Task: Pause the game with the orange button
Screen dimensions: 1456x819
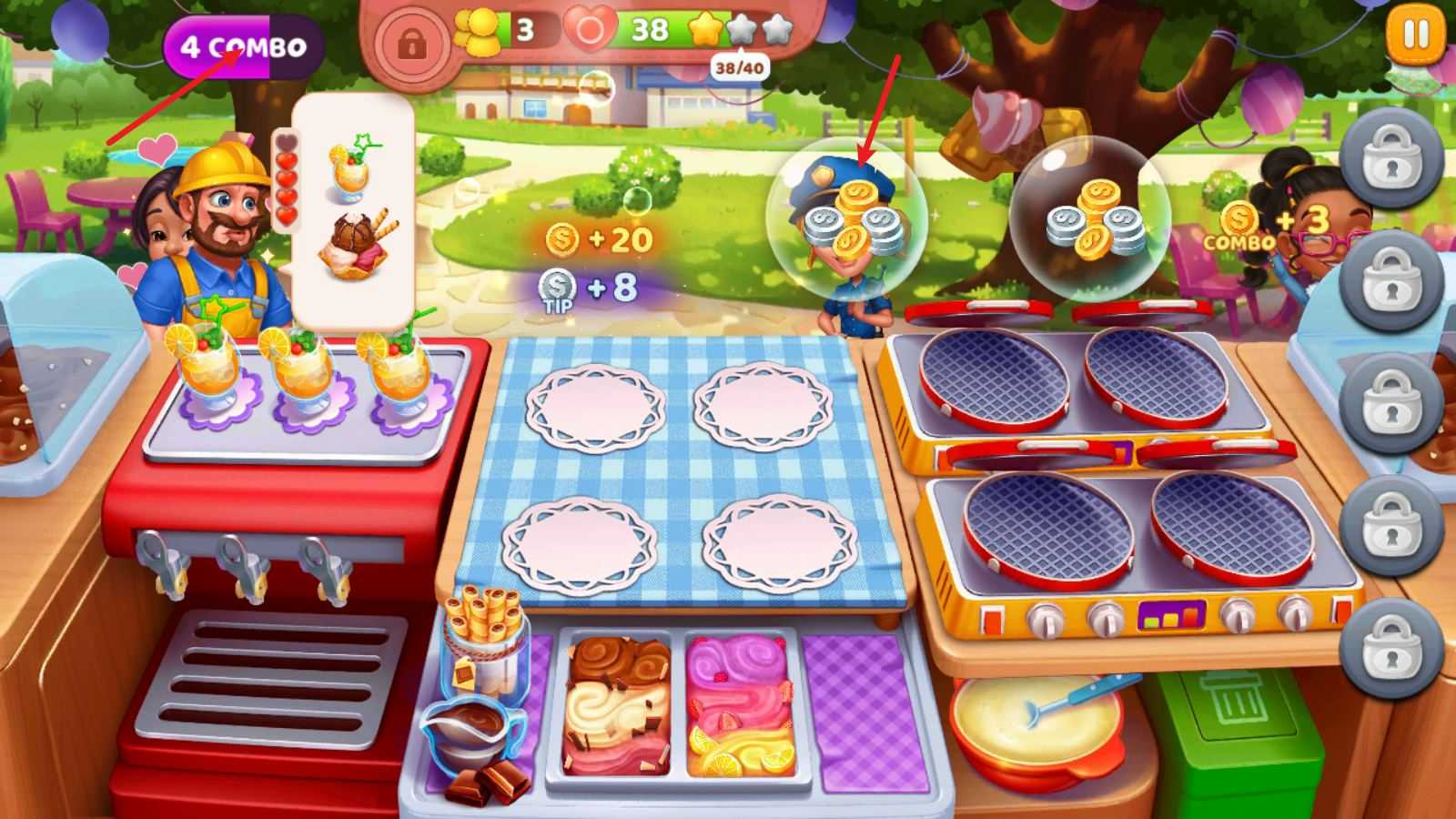Action: point(1415,35)
